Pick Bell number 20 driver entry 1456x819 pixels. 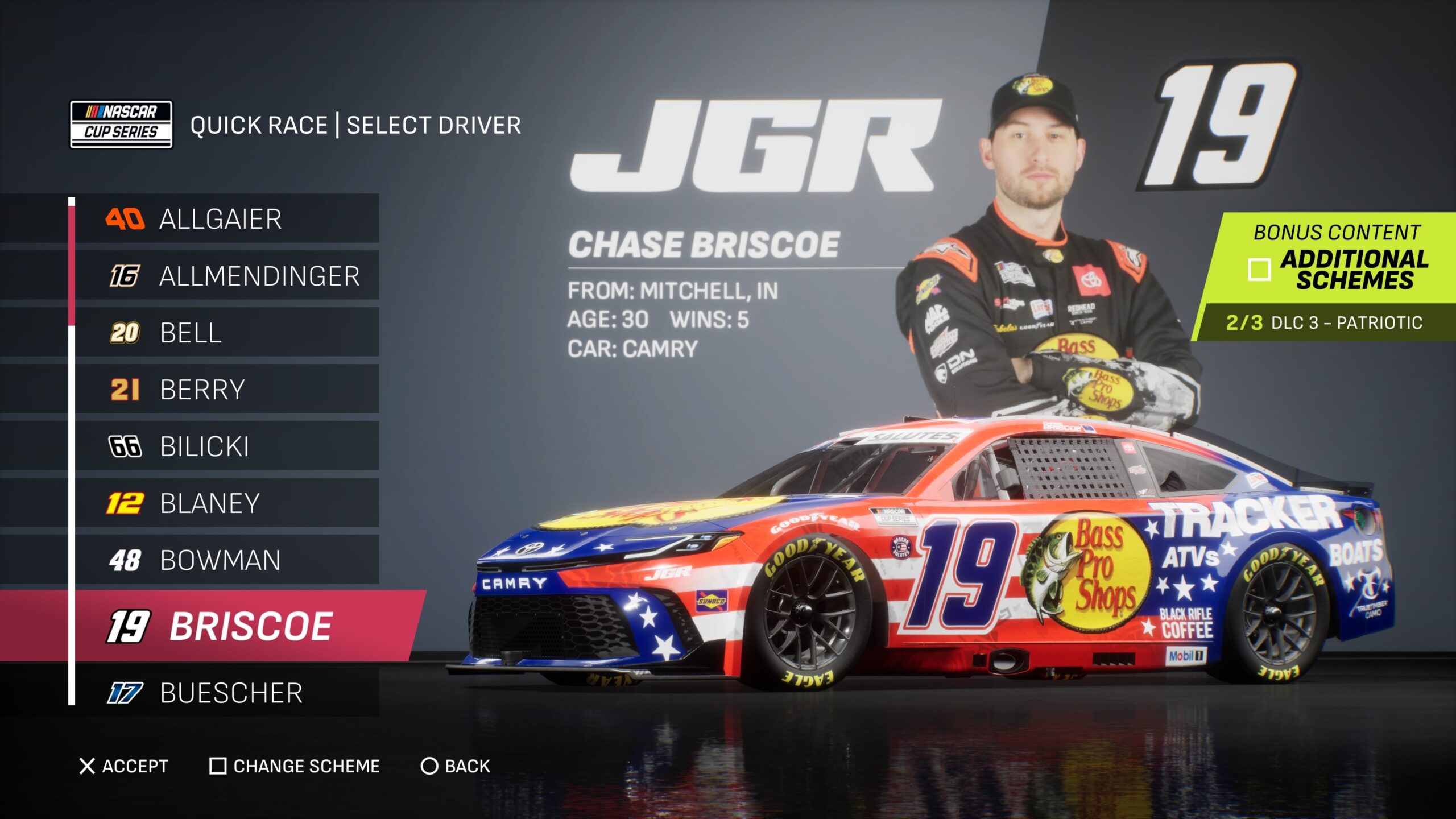pos(226,333)
